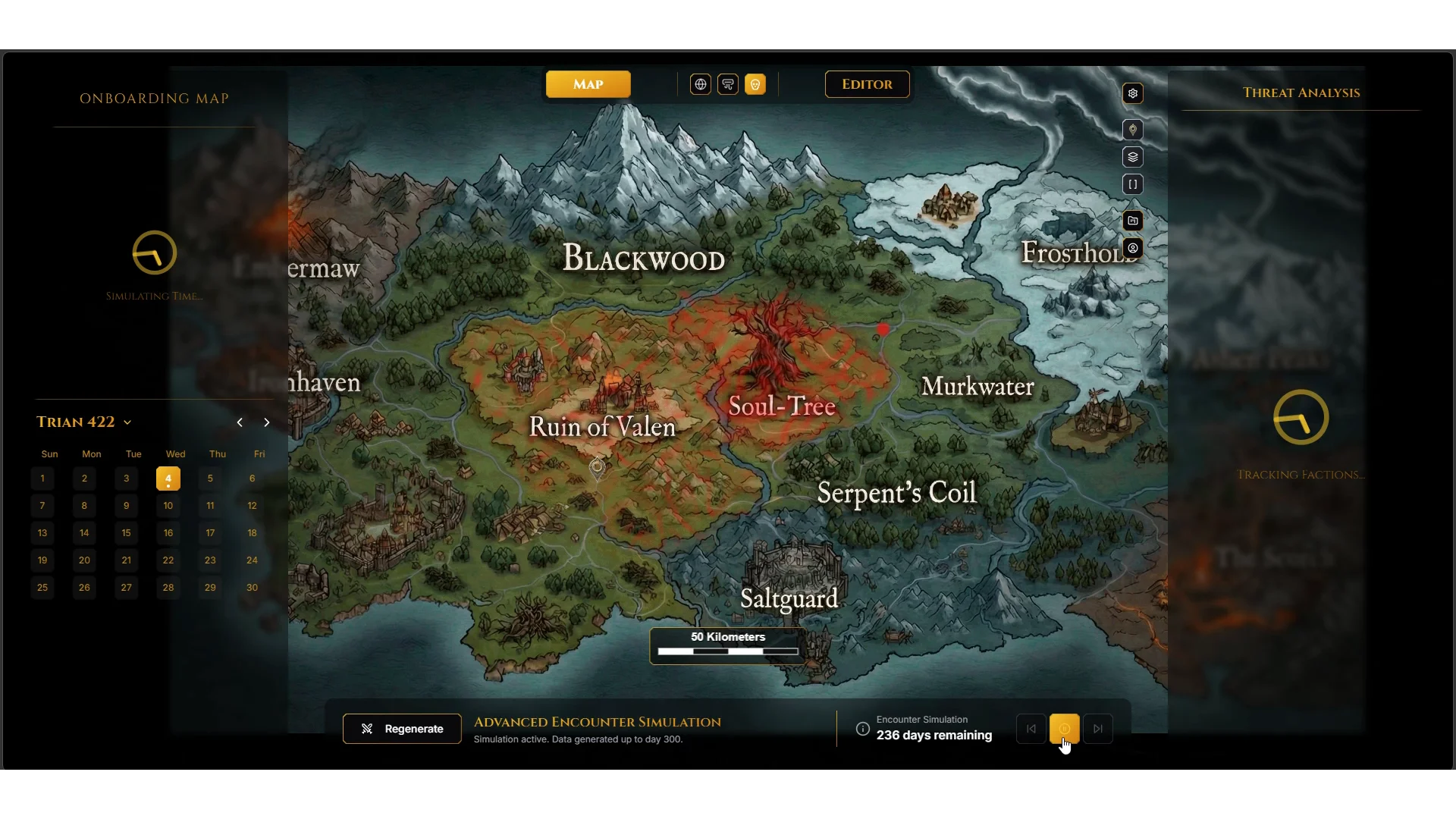Viewport: 1456px width, 819px height.
Task: Show Encounter Simulation info icon
Action: point(863,729)
